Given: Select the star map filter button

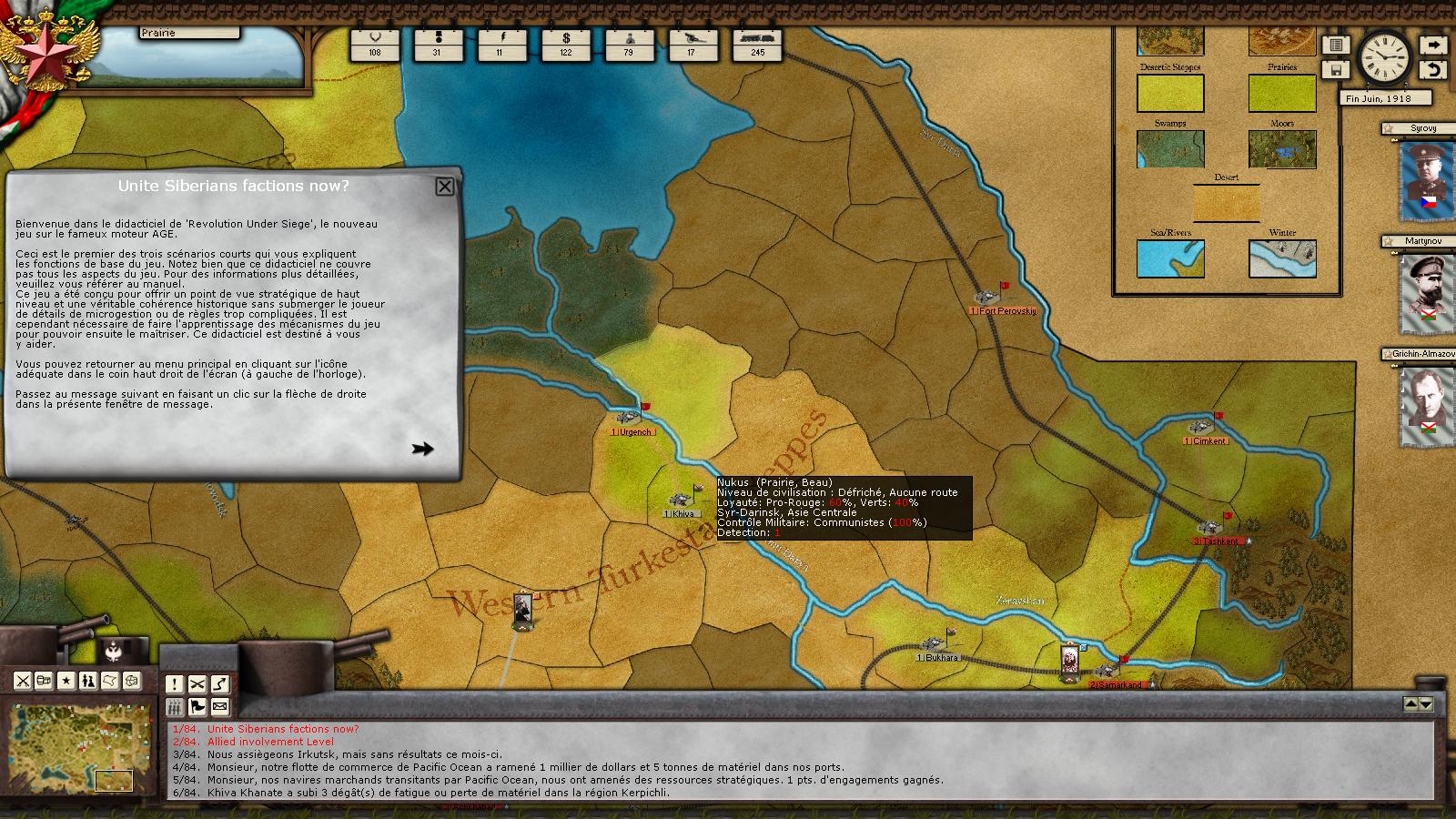Looking at the screenshot, I should tap(66, 681).
